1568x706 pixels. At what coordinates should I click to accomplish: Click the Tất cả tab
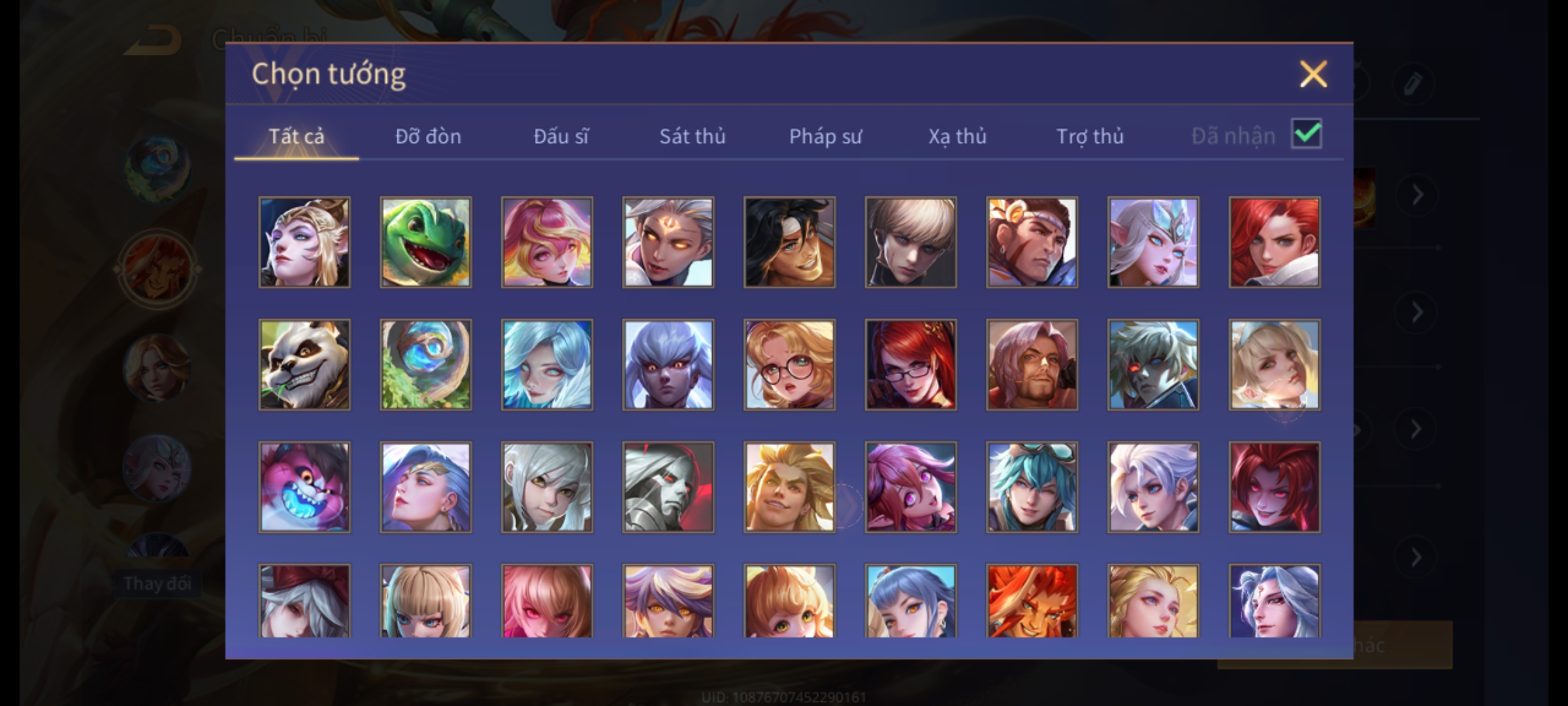[x=296, y=136]
